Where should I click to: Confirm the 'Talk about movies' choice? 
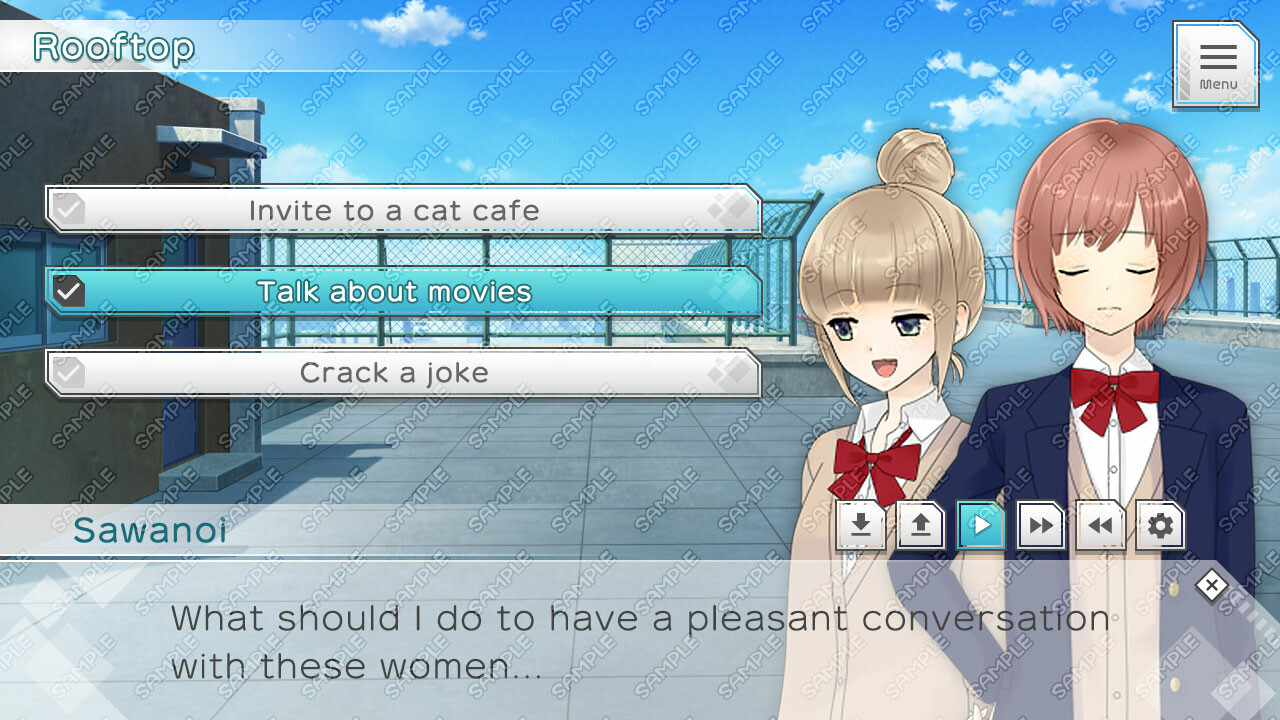395,292
